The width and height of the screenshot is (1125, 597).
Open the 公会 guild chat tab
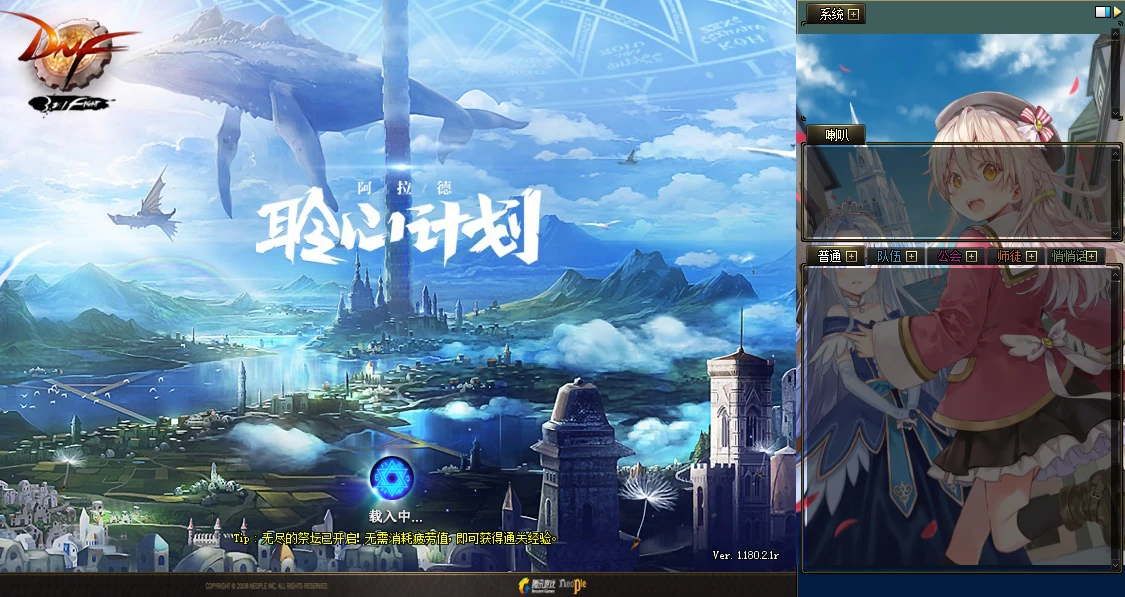[x=948, y=256]
